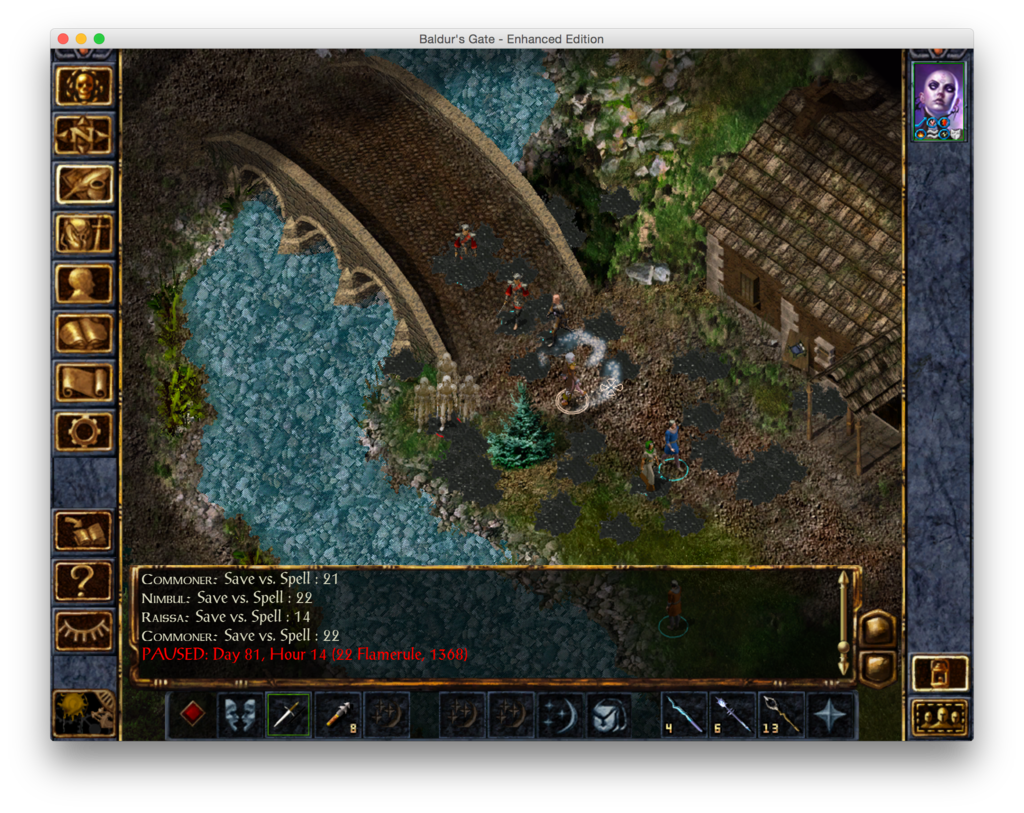The width and height of the screenshot is (1024, 813).
Task: Open the inventory screen button
Action: tap(84, 234)
